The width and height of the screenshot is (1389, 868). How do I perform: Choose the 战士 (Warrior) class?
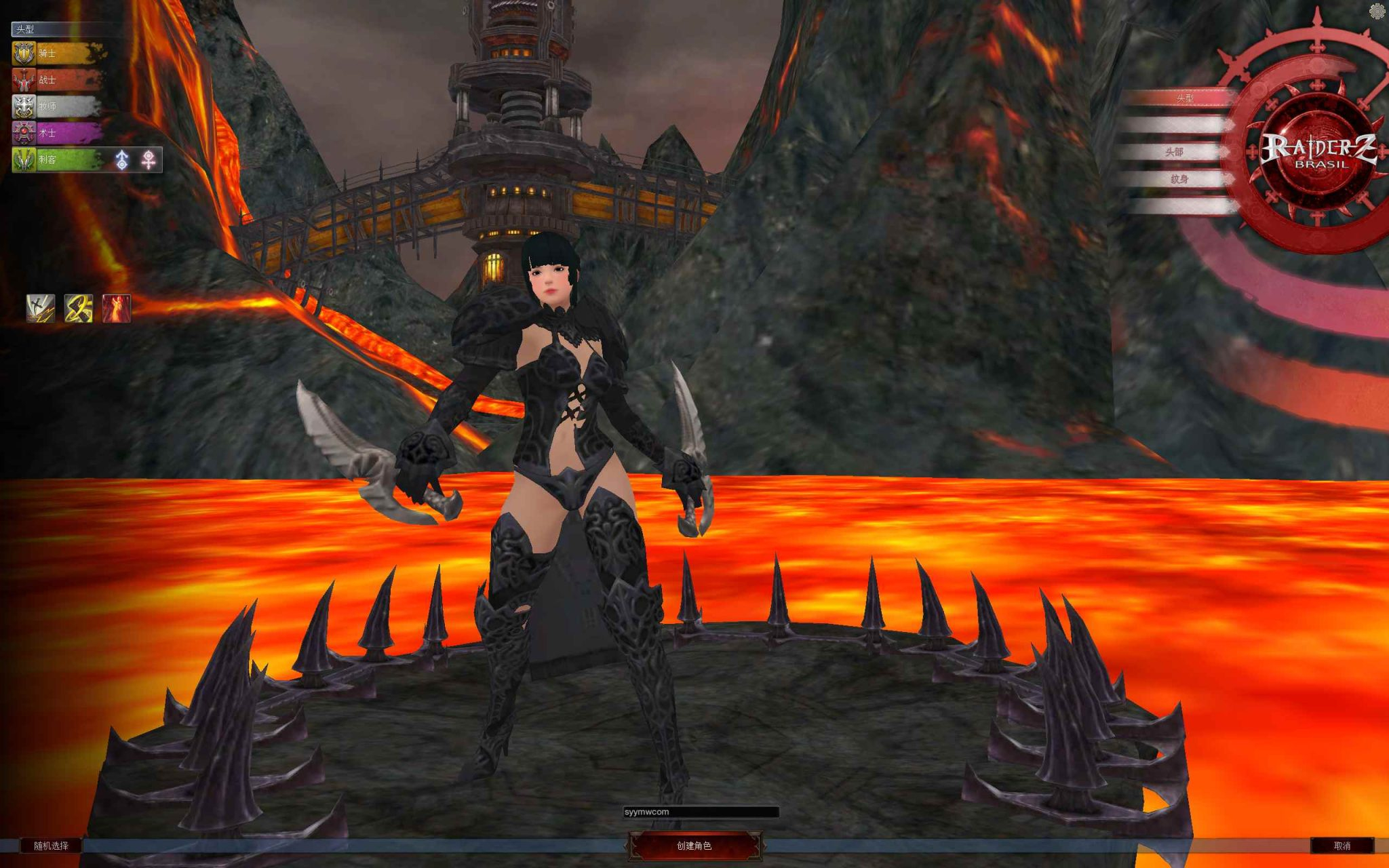[58, 80]
